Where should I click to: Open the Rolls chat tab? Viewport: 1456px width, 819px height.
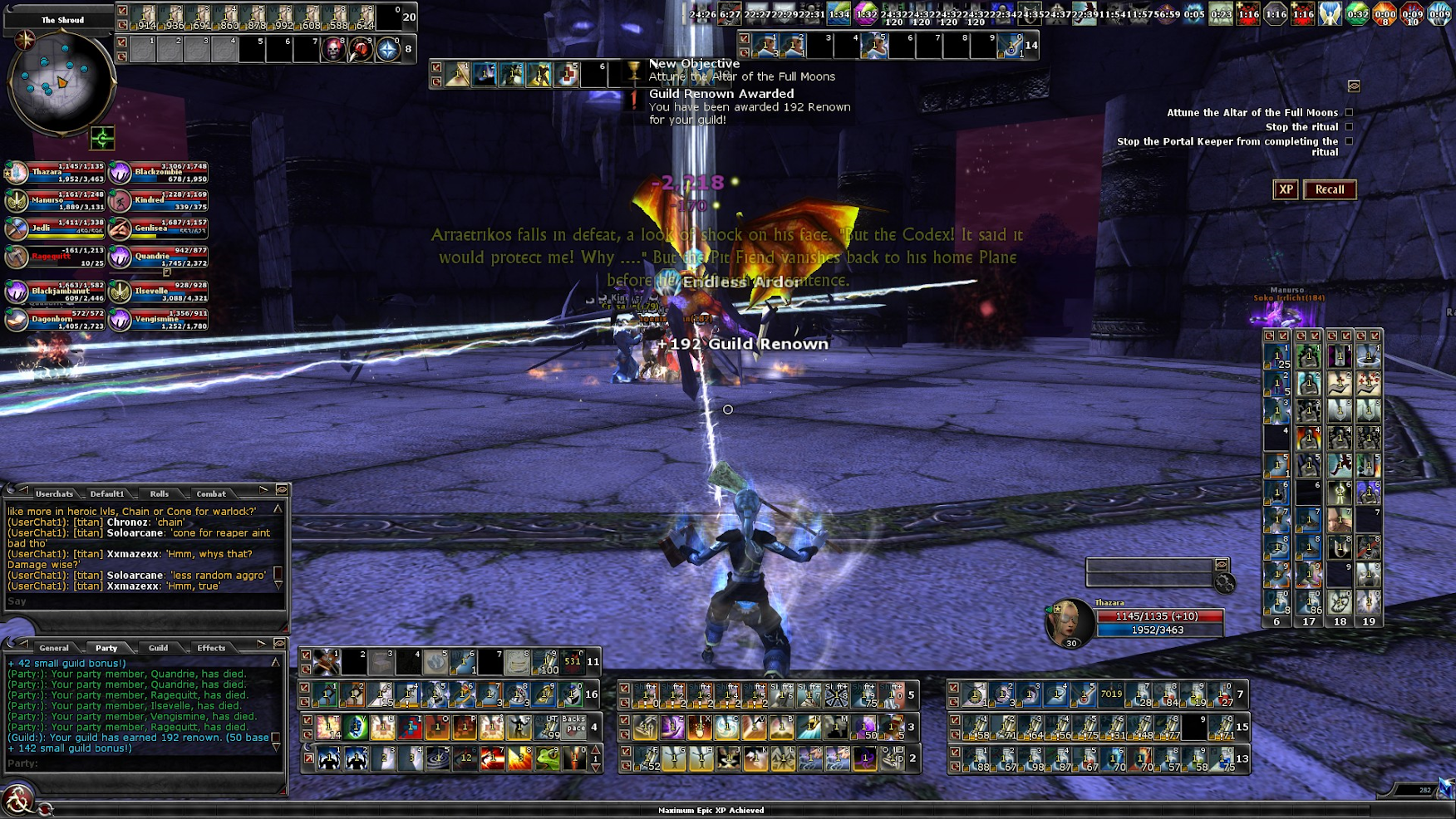159,493
